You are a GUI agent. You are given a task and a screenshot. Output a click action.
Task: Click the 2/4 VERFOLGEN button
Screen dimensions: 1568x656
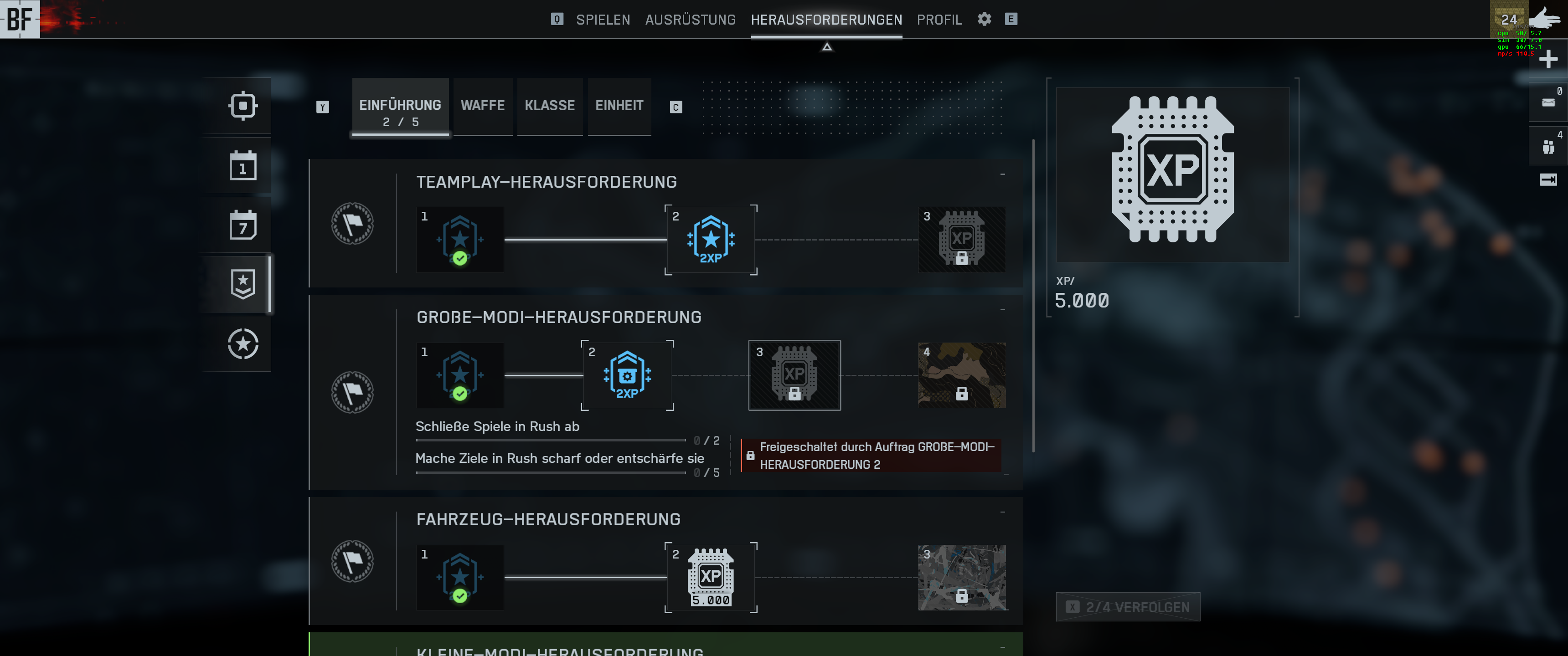tap(1127, 607)
